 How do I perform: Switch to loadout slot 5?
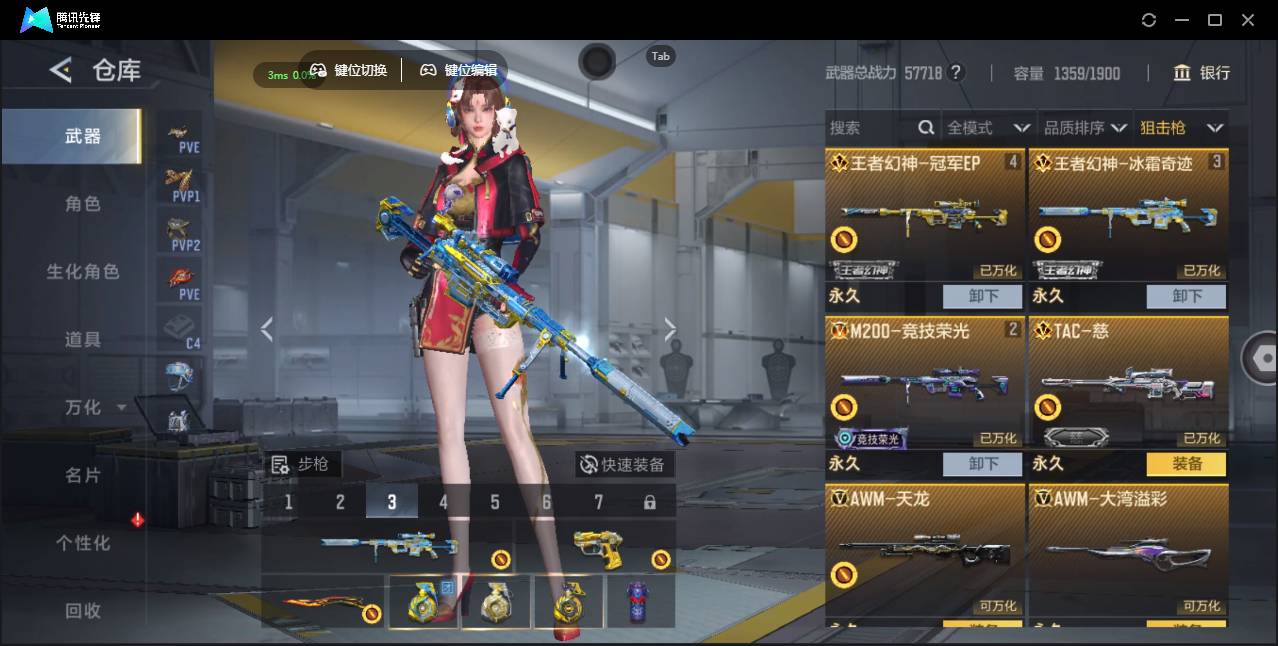pyautogui.click(x=495, y=502)
